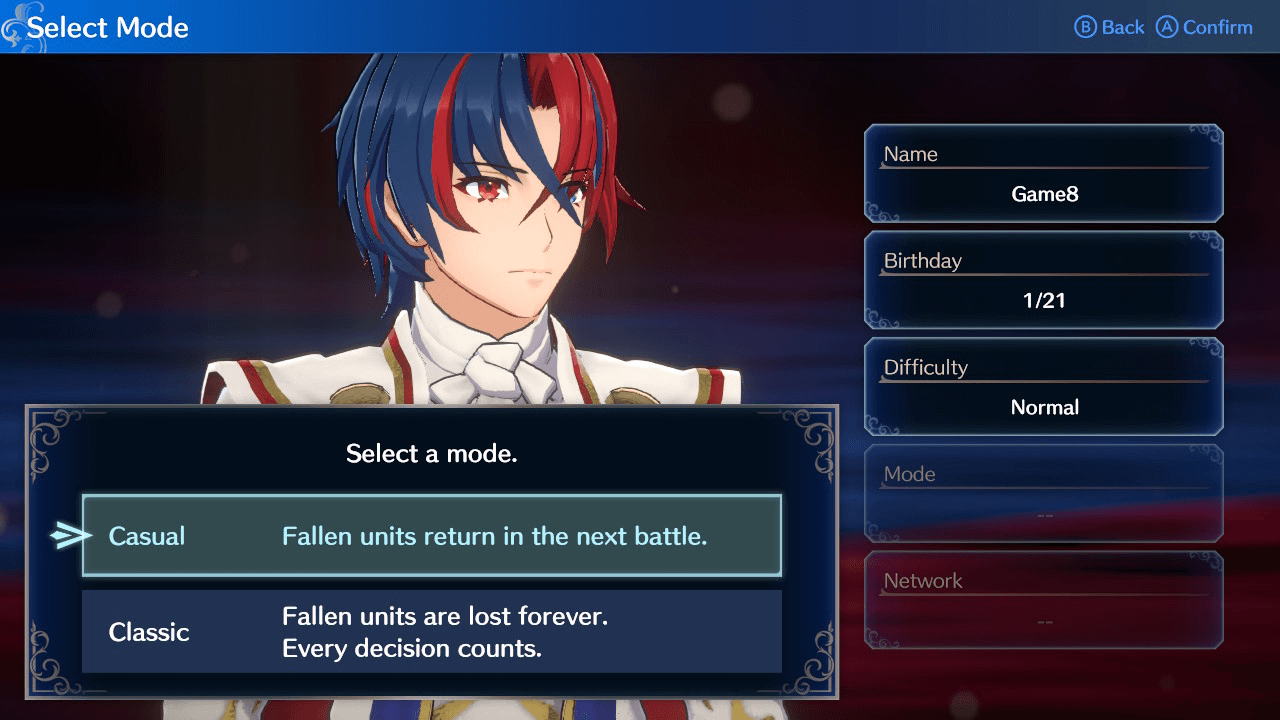Open the Network selection panel

click(x=1044, y=600)
